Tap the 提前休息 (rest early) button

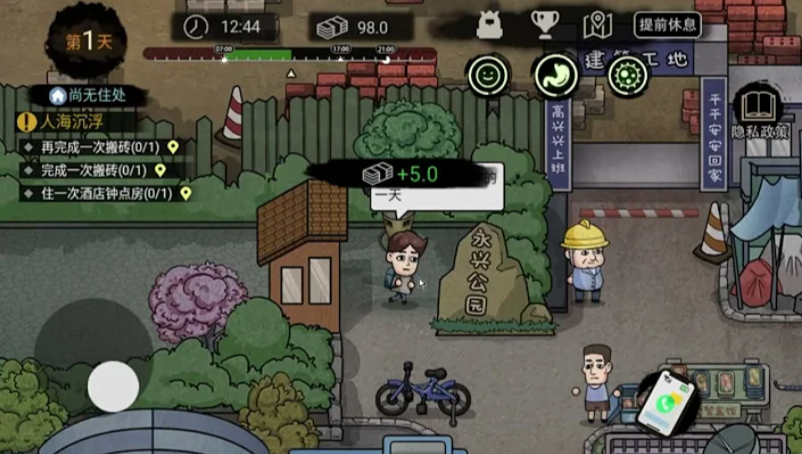point(667,26)
